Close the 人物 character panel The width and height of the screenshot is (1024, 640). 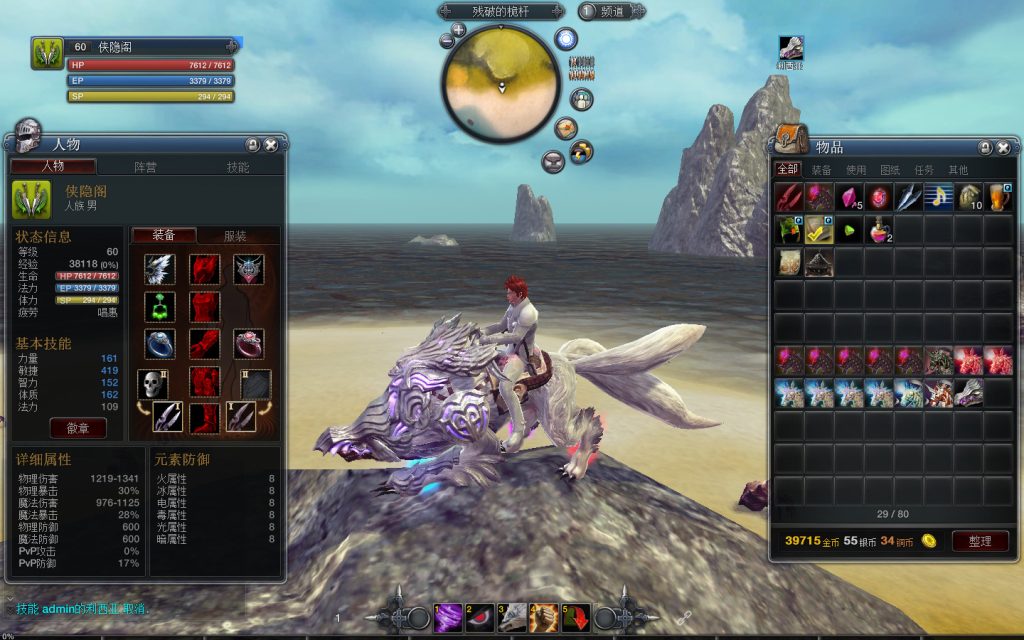click(x=270, y=145)
